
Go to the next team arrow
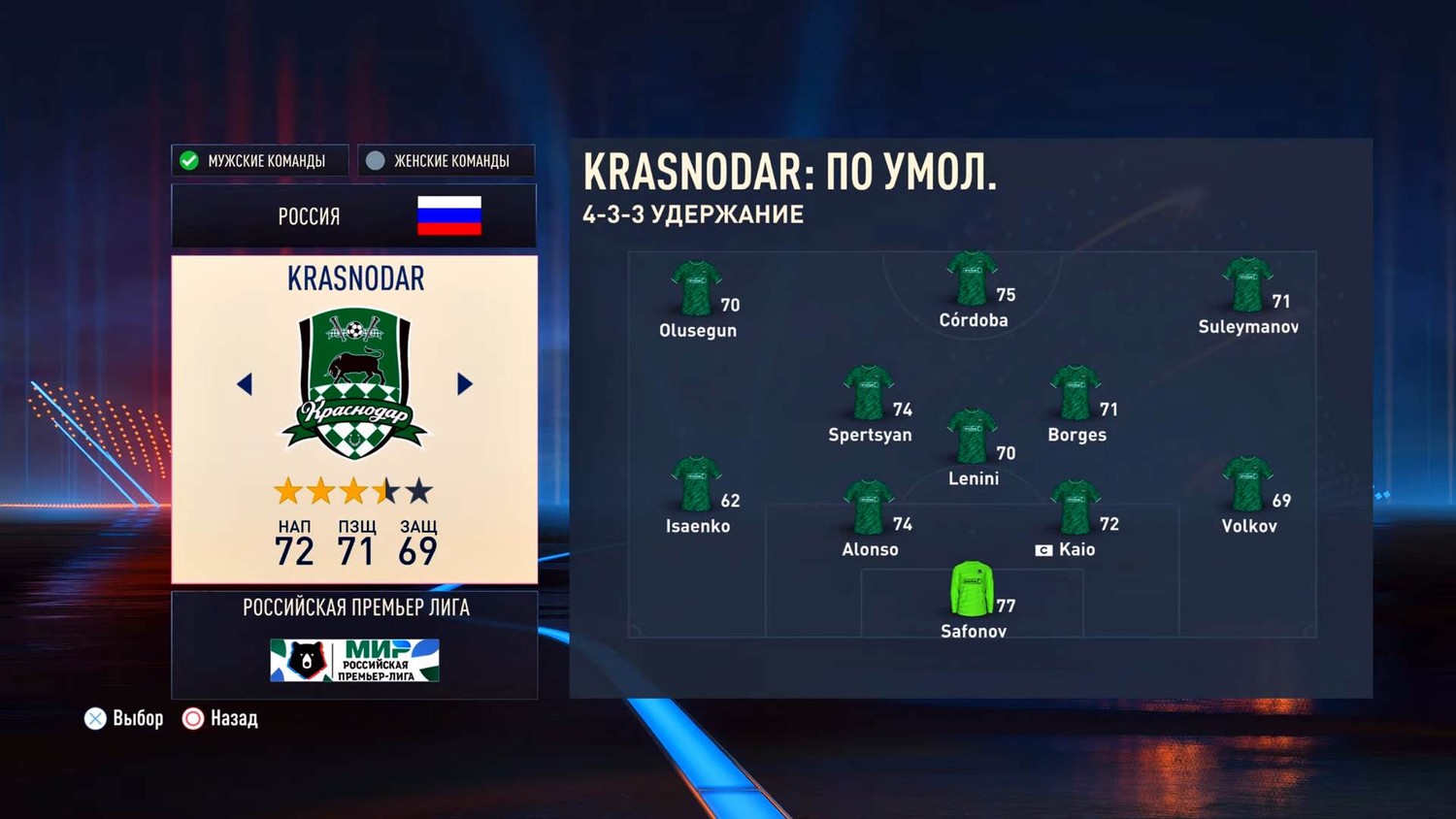tap(465, 384)
